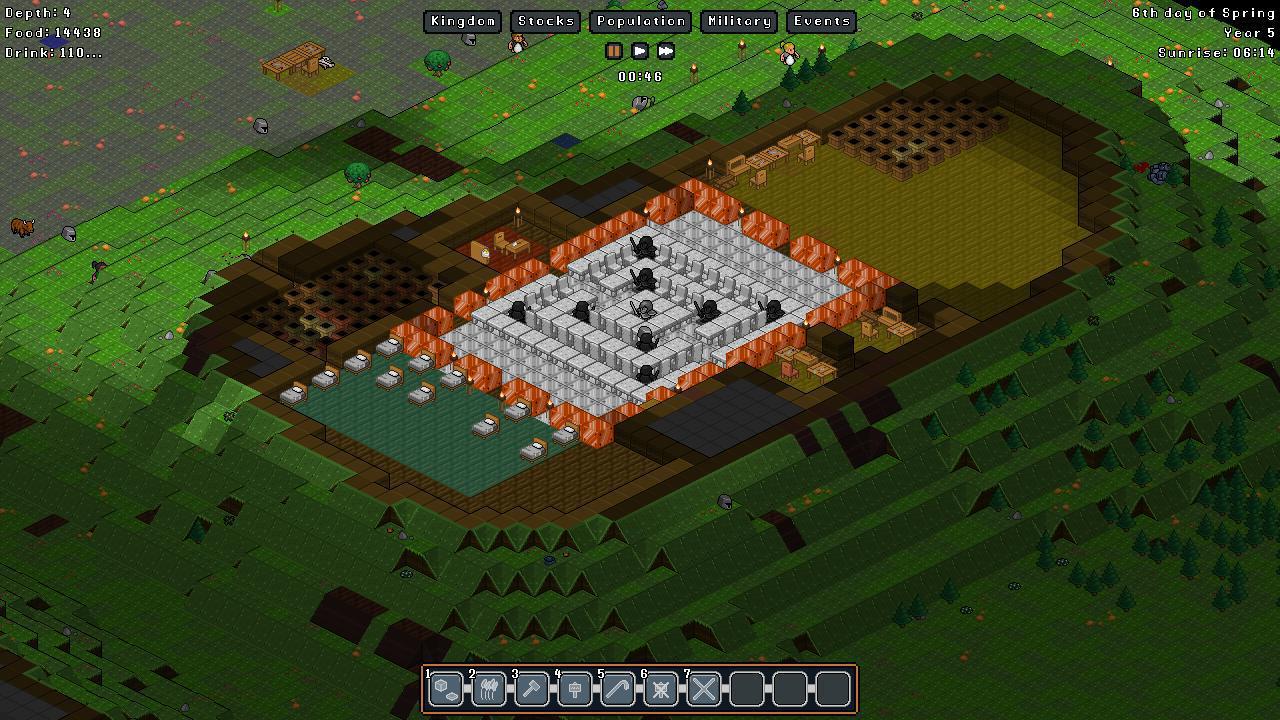Enable normal play speed
The image size is (1280, 720).
click(x=640, y=51)
